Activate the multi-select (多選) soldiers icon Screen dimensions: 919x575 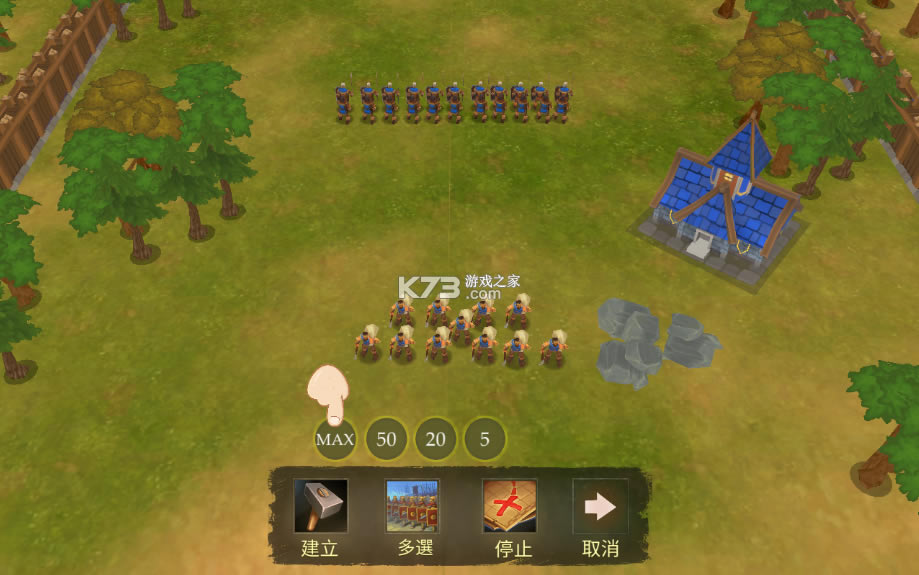point(412,506)
